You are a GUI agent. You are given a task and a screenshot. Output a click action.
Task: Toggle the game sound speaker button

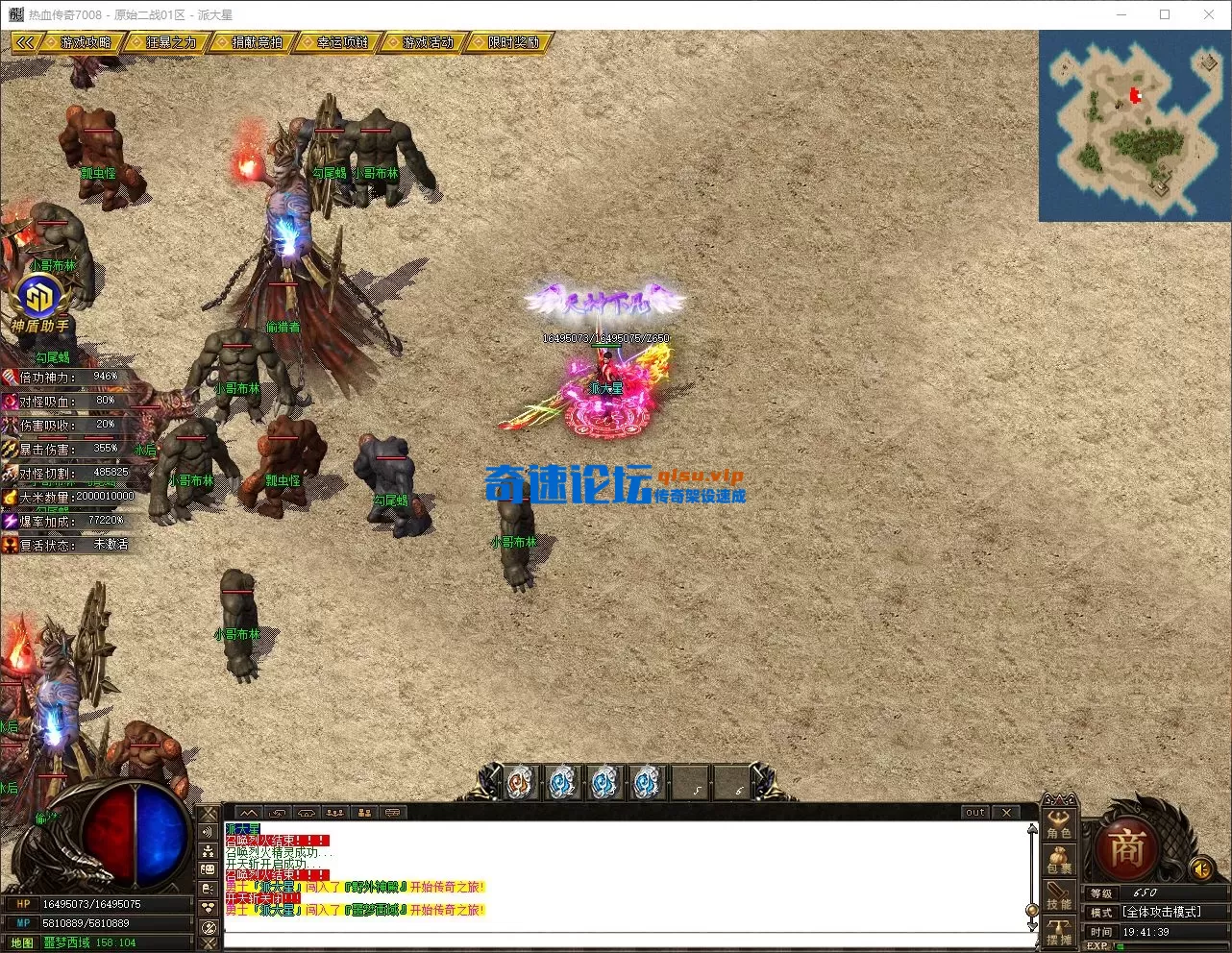1200,868
